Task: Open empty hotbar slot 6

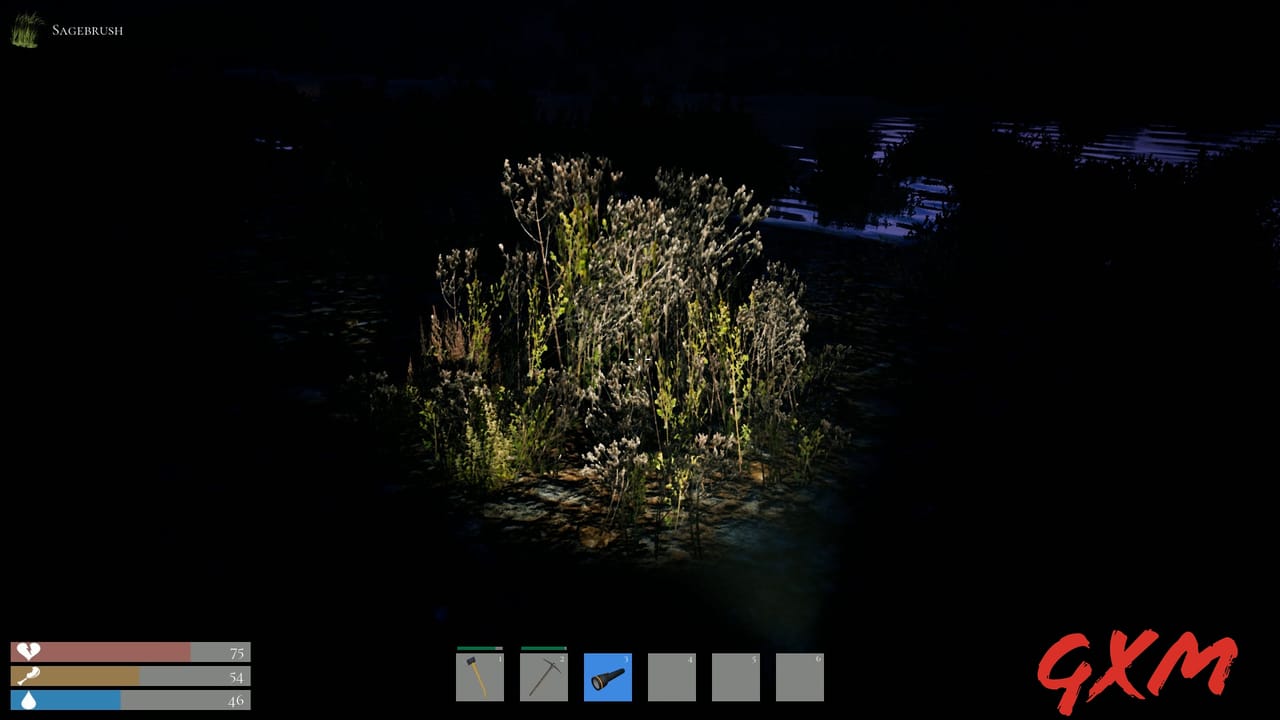Action: [800, 677]
